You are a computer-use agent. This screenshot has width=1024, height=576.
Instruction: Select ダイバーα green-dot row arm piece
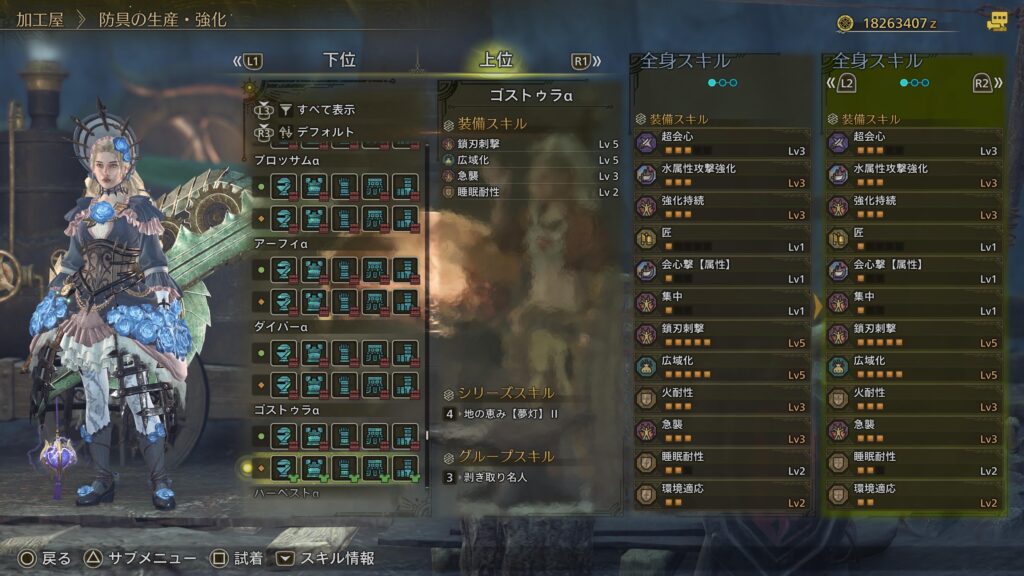tap(344, 354)
